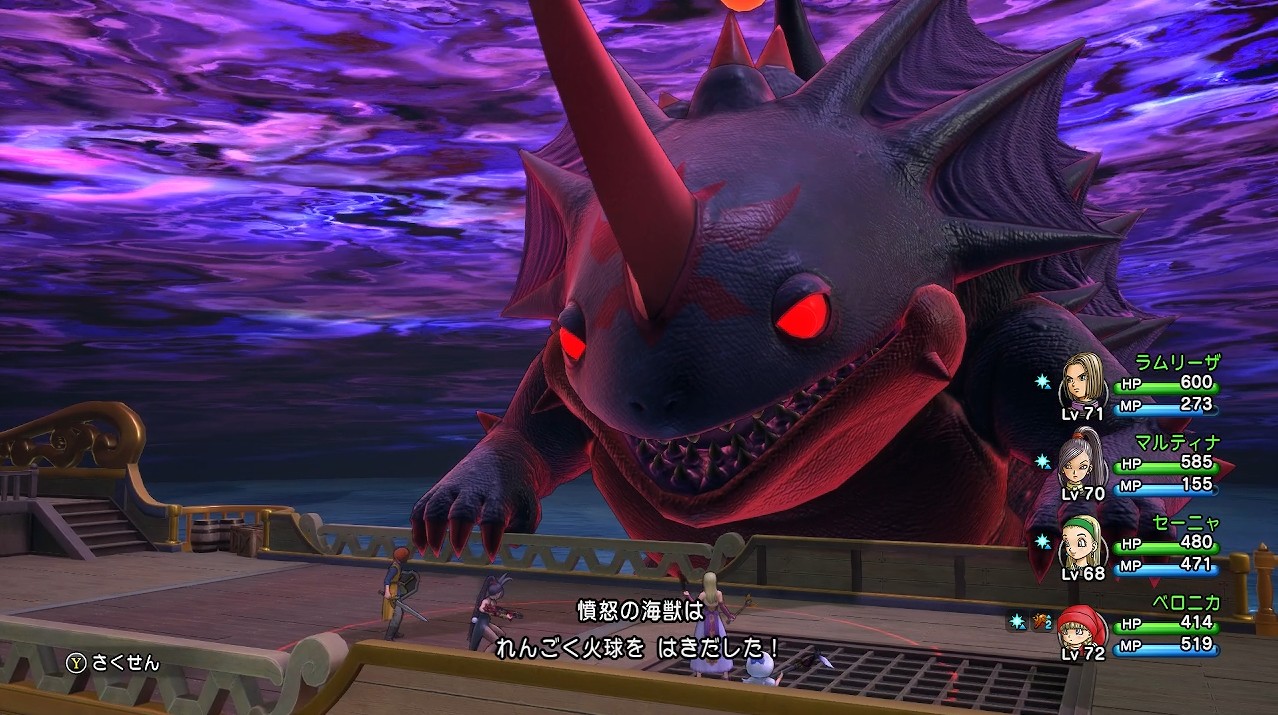
Task: Select マルティナ's ponytail portrait
Action: [1081, 458]
